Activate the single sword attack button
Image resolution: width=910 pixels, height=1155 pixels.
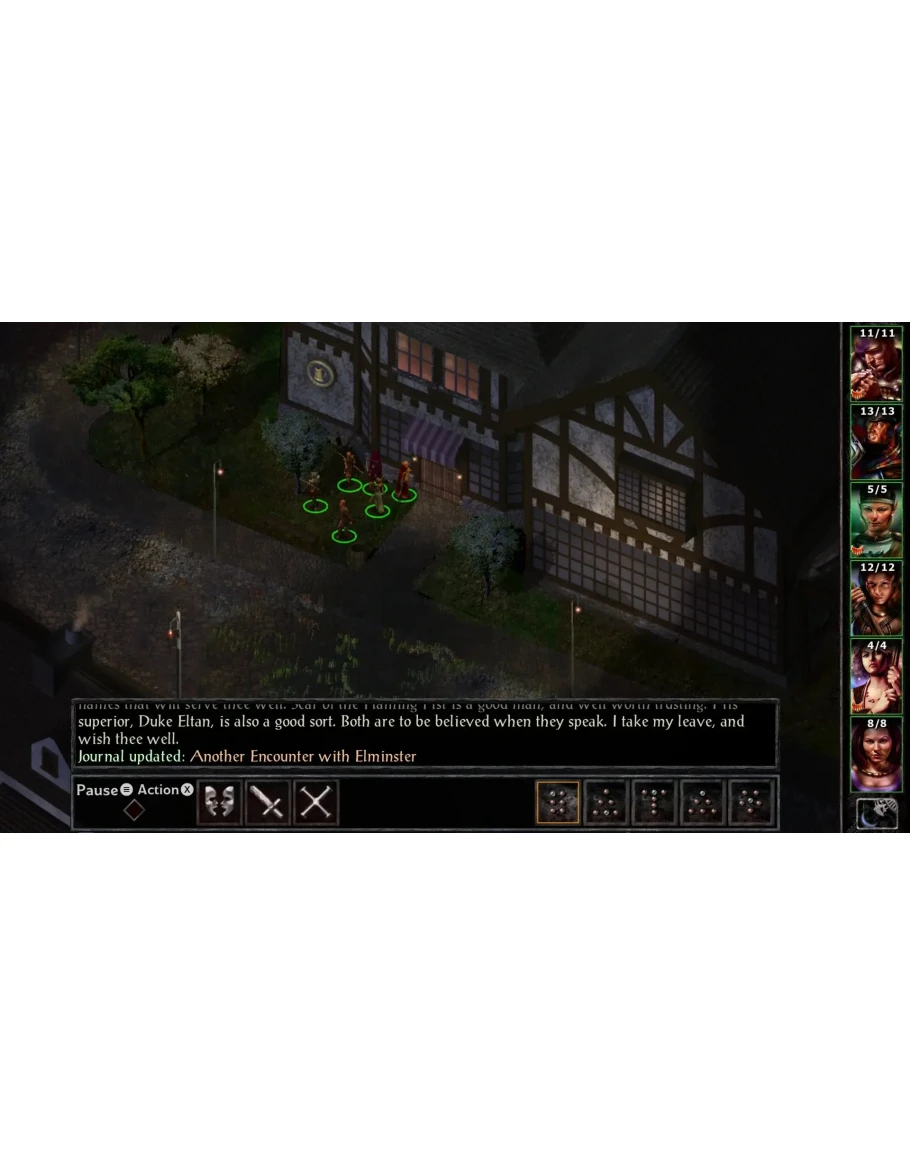click(x=268, y=802)
